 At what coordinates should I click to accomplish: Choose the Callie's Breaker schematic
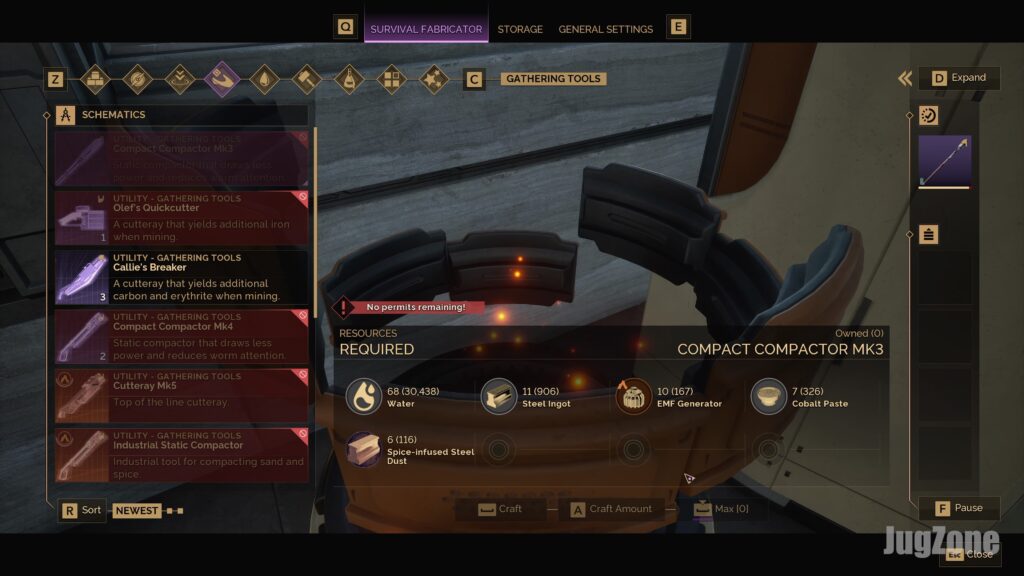point(181,276)
